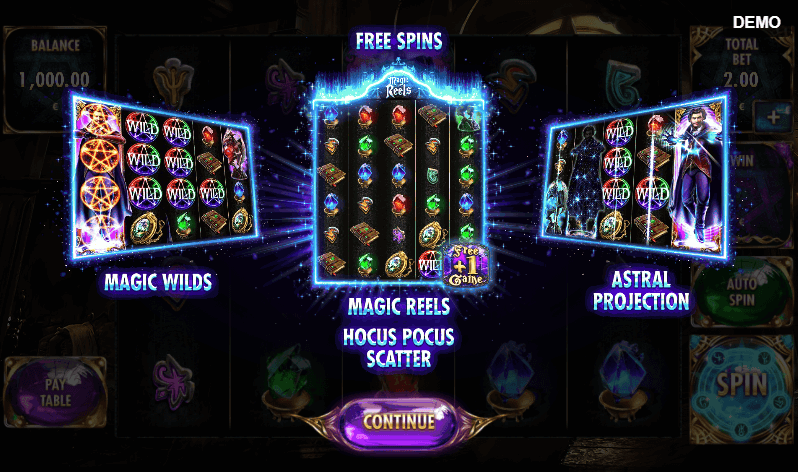The image size is (798, 472).
Task: Click the purple Continue button
Action: pos(399,421)
